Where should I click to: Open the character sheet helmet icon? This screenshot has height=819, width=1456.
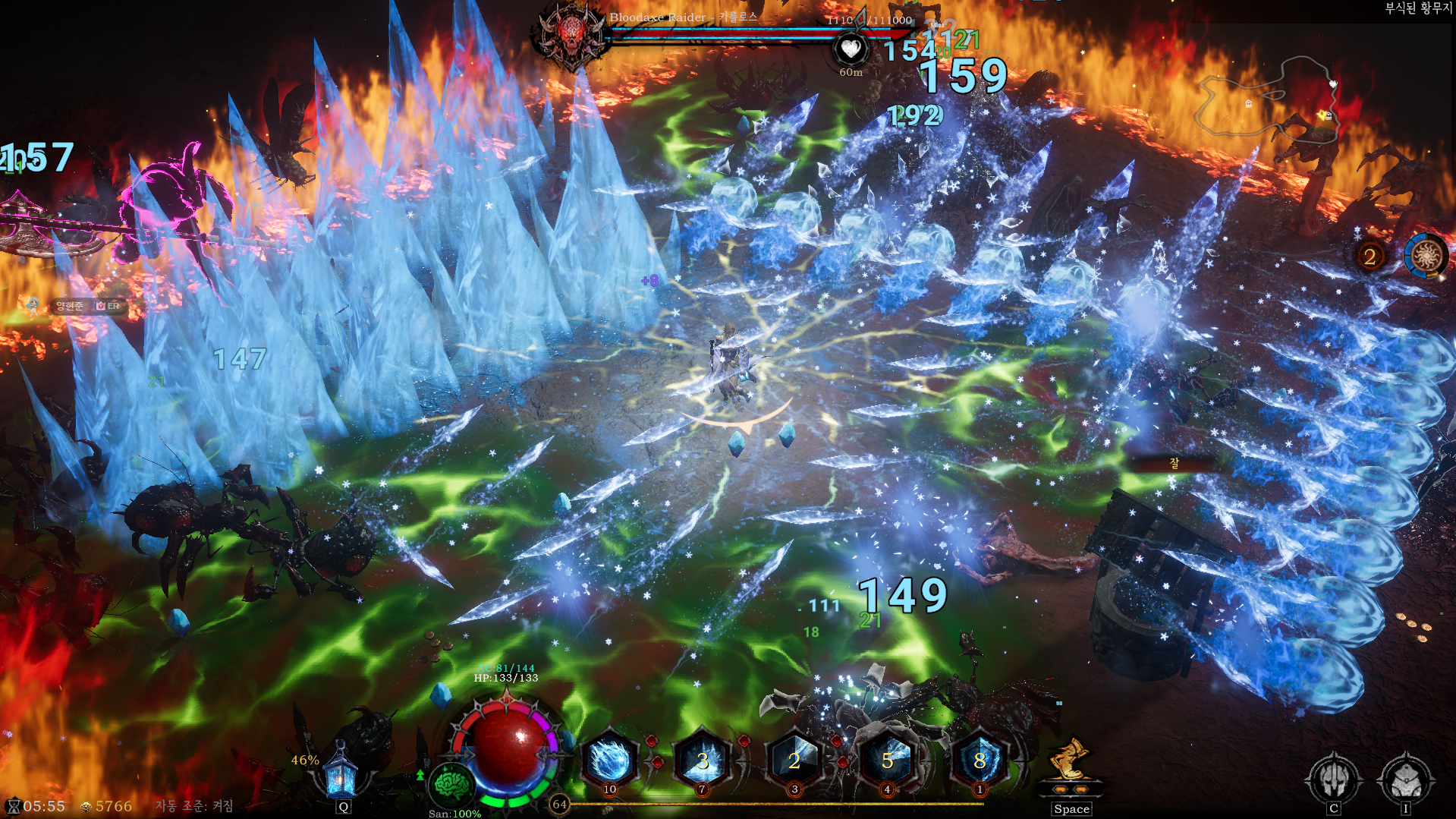(x=1333, y=779)
